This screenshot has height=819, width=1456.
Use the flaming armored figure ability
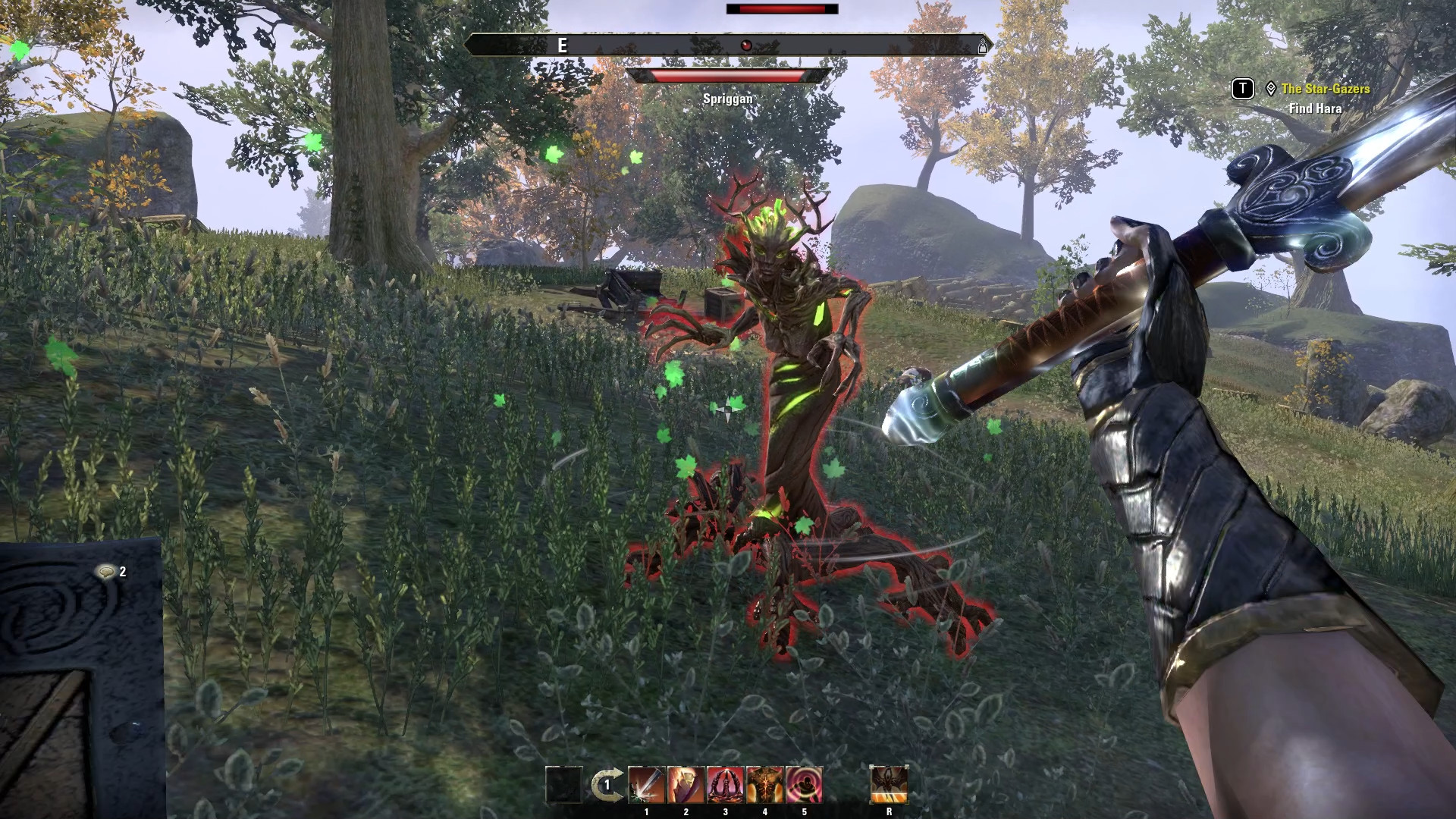click(x=686, y=785)
